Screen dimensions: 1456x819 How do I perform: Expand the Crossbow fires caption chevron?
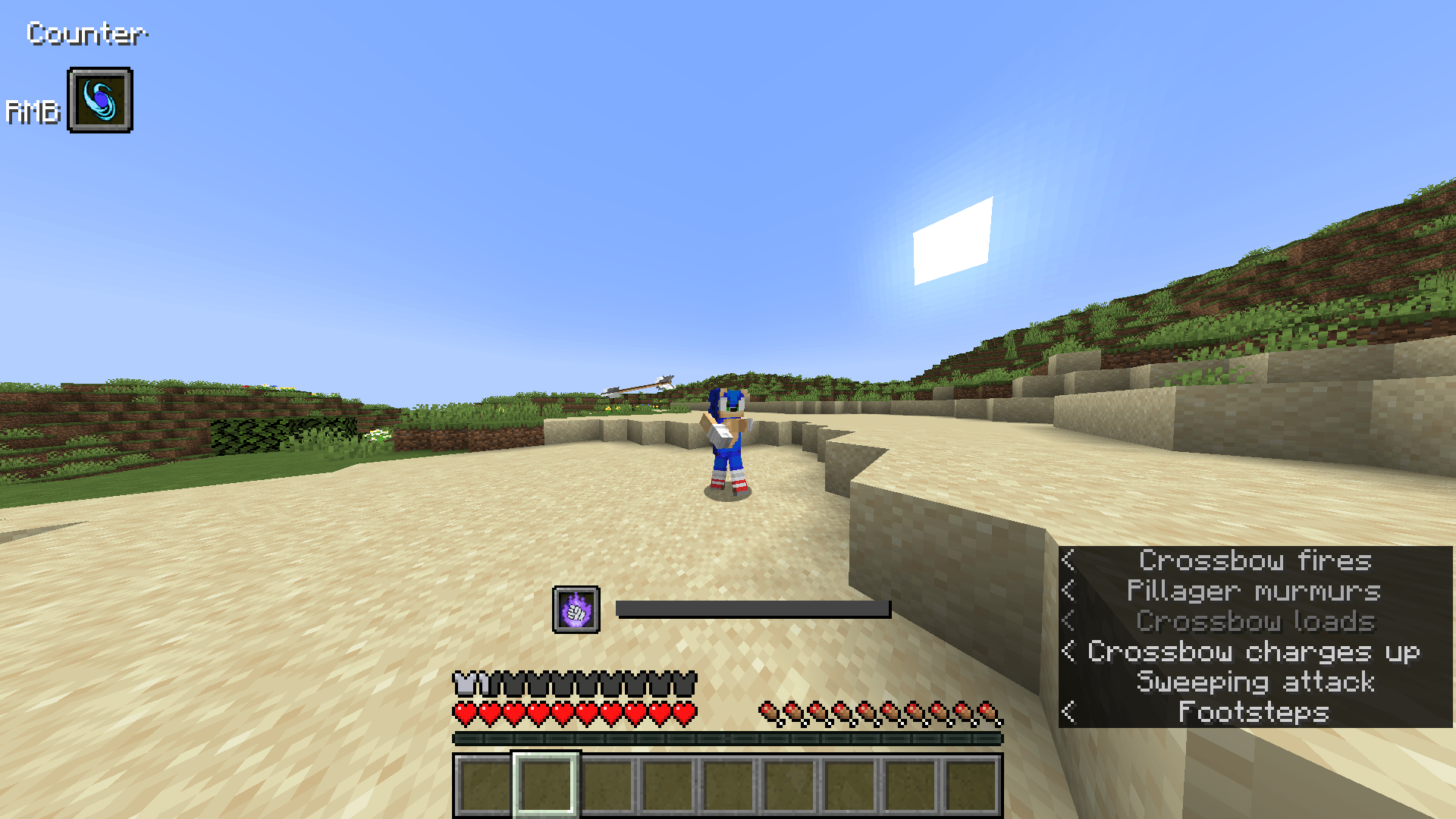[1069, 561]
